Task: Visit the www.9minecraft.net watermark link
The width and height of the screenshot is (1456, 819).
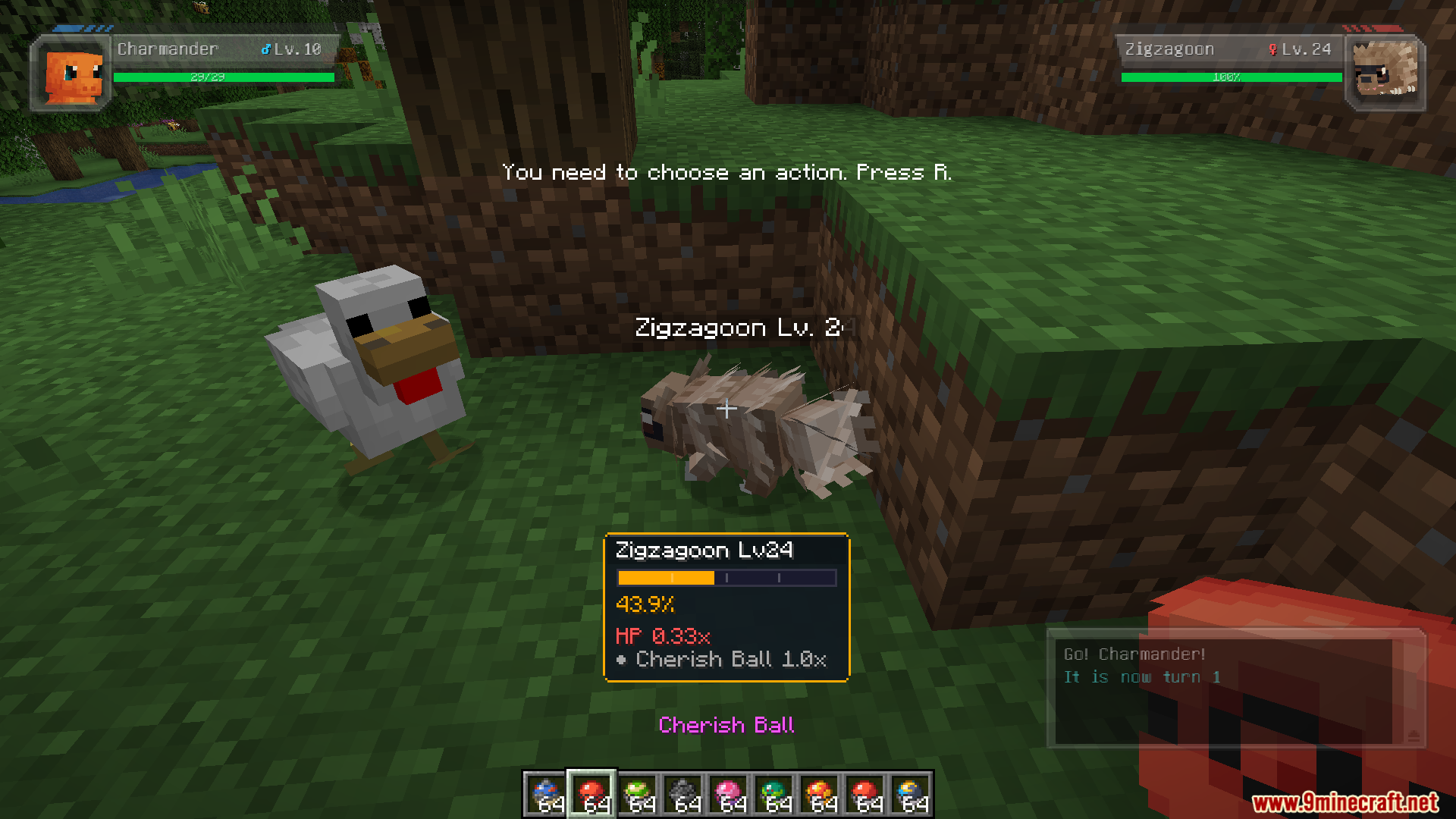Action: point(1344,802)
